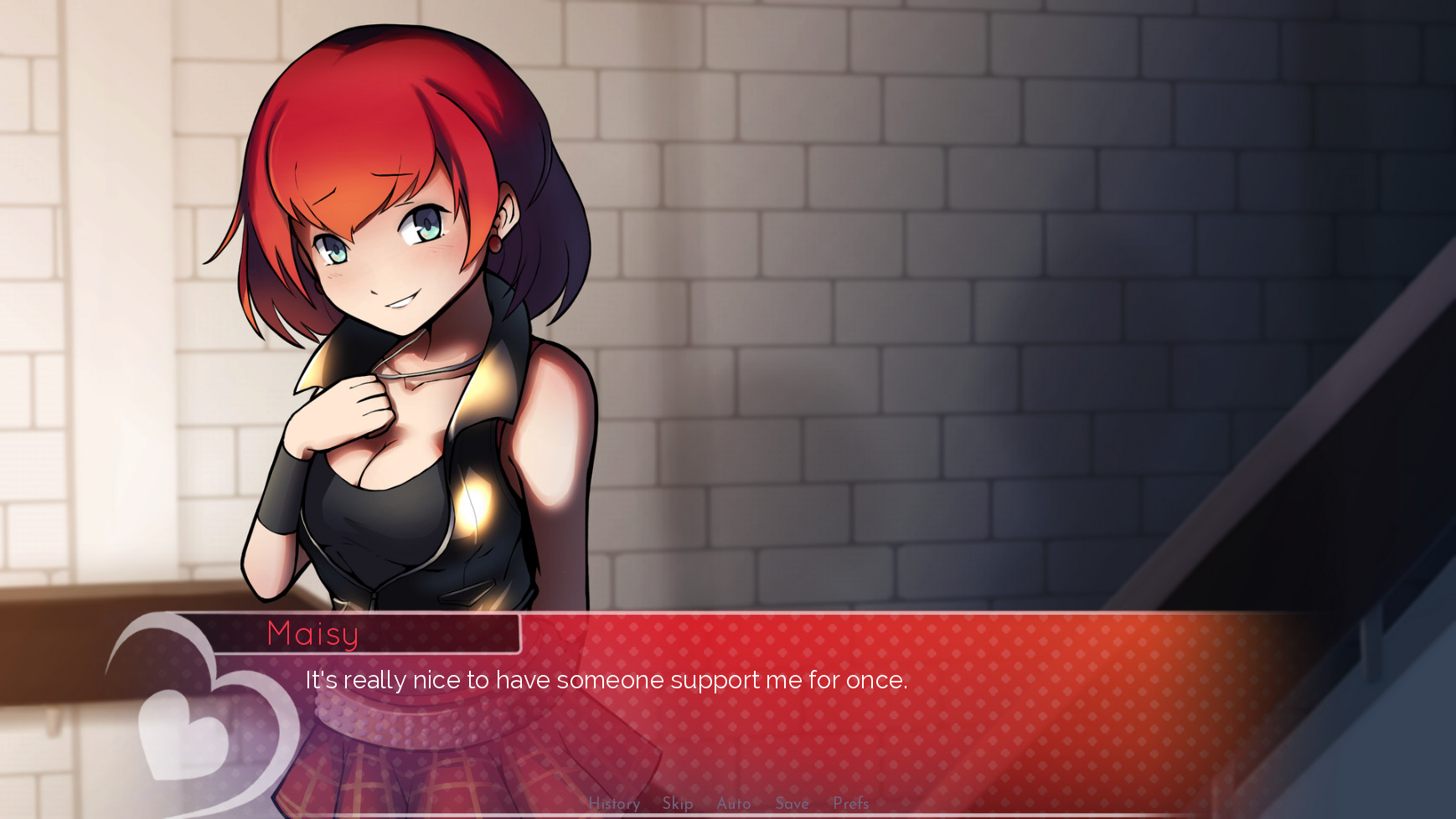Open the History log from the quick menu

pyautogui.click(x=614, y=804)
